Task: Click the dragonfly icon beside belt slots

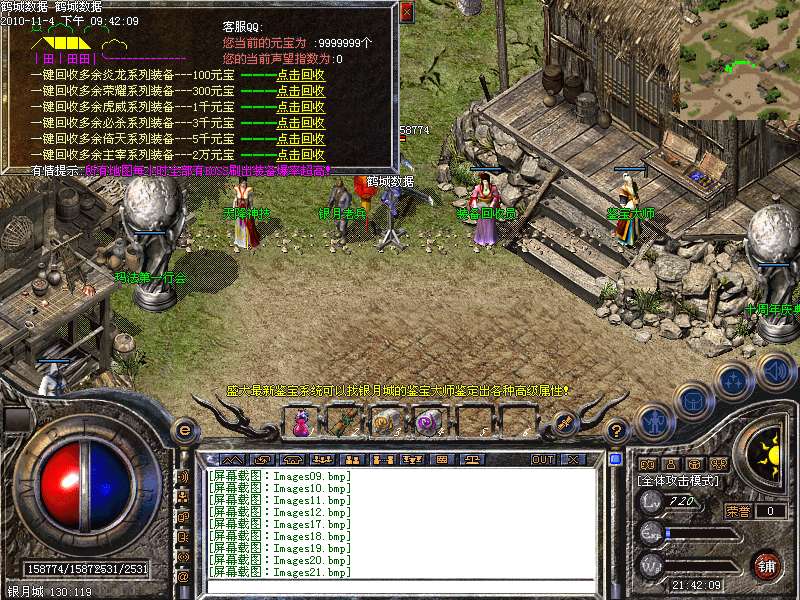Action: click(x=563, y=423)
